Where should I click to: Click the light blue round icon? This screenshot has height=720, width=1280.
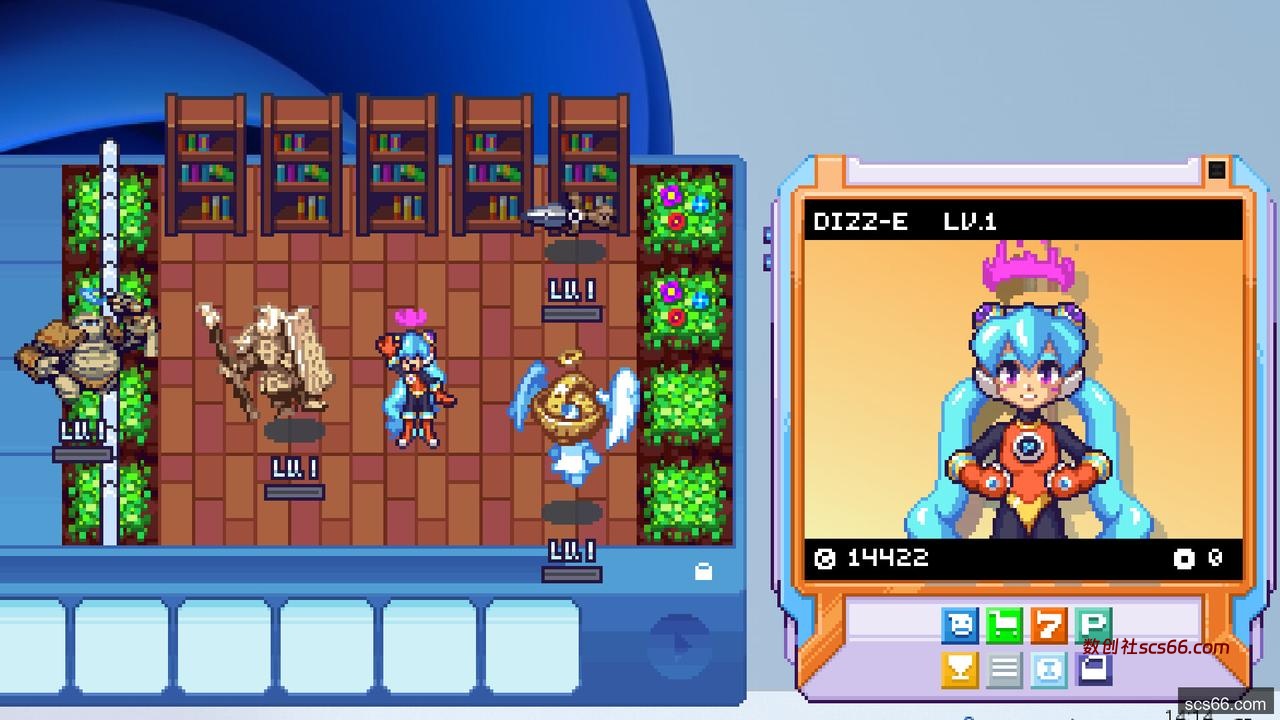point(1049,670)
